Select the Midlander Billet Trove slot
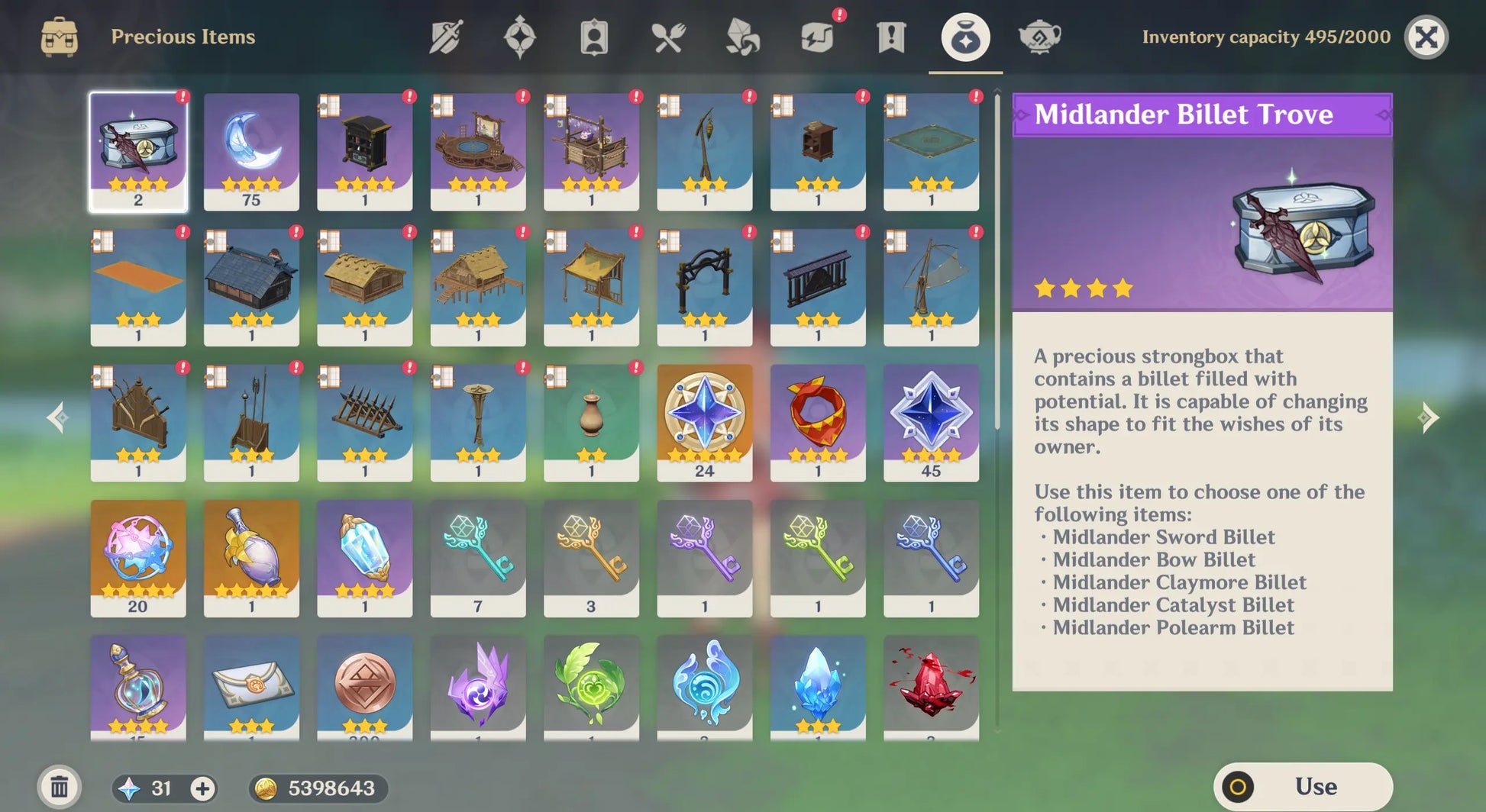 click(x=138, y=150)
